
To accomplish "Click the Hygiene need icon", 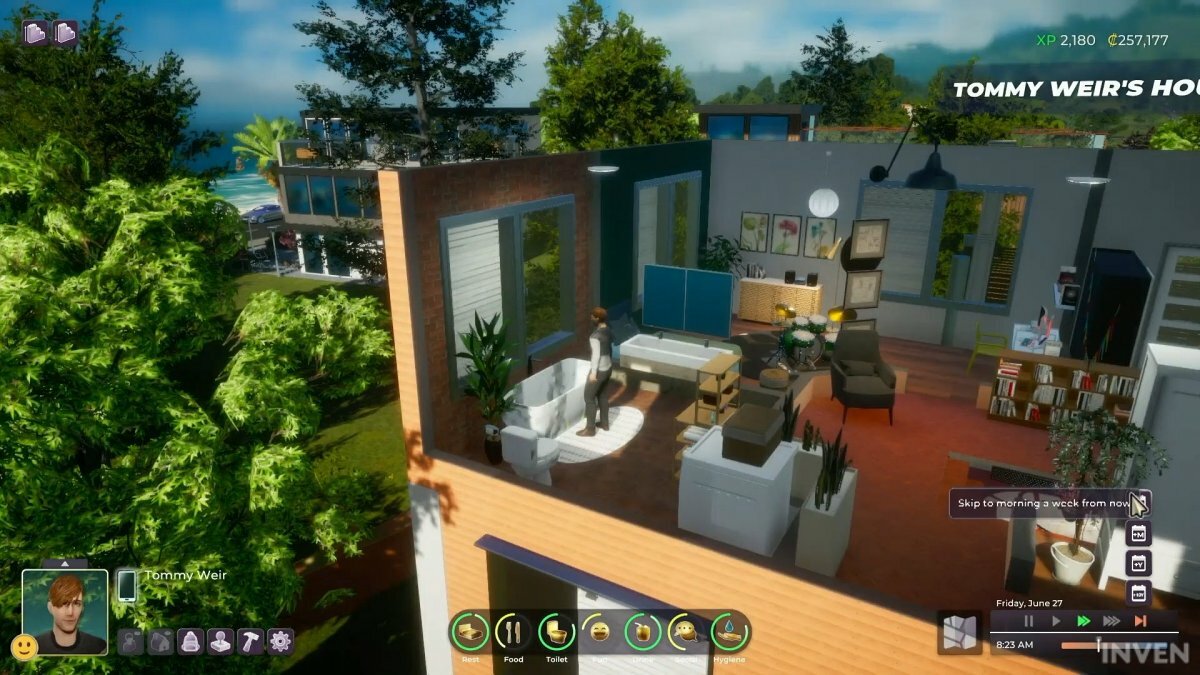I will click(729, 632).
